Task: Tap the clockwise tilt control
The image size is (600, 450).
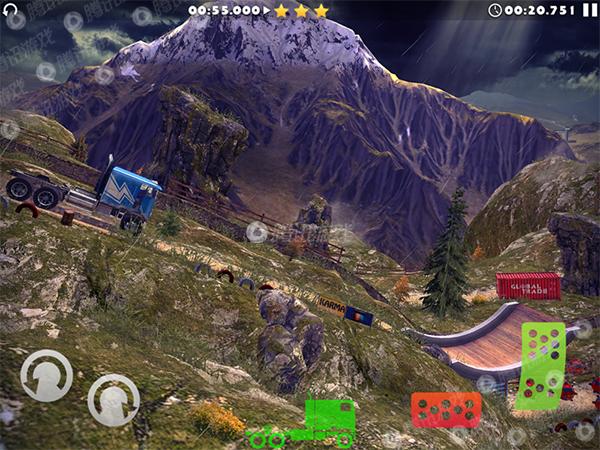Action: pyautogui.click(x=113, y=399)
